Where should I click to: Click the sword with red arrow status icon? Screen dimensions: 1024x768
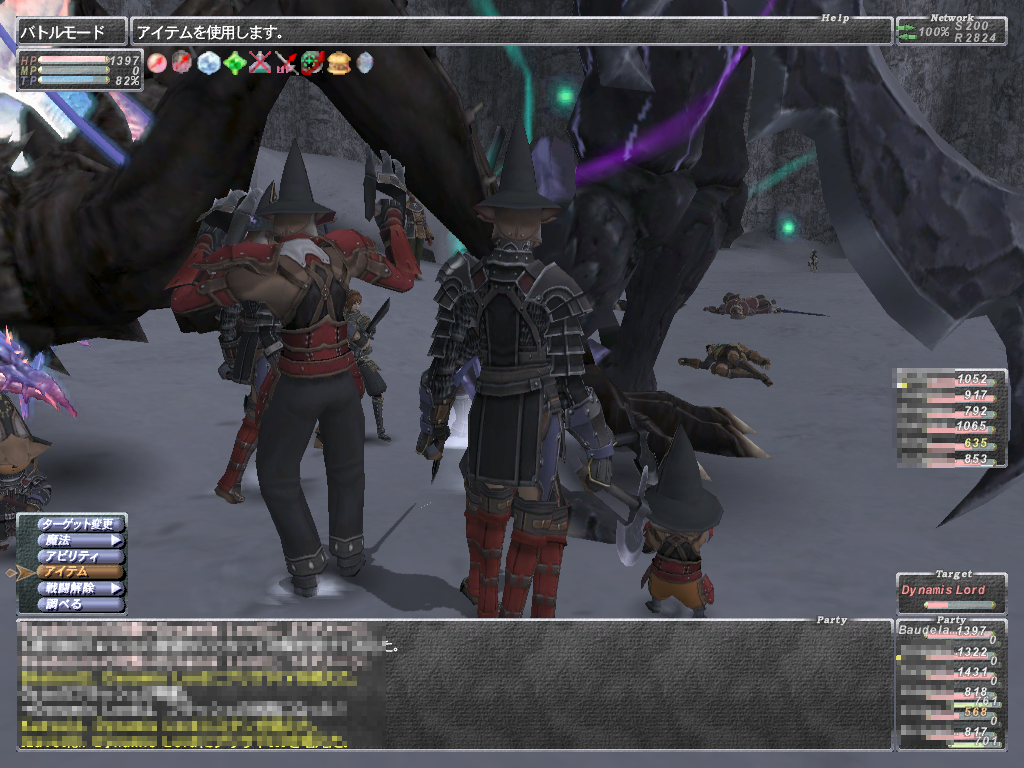tap(286, 62)
